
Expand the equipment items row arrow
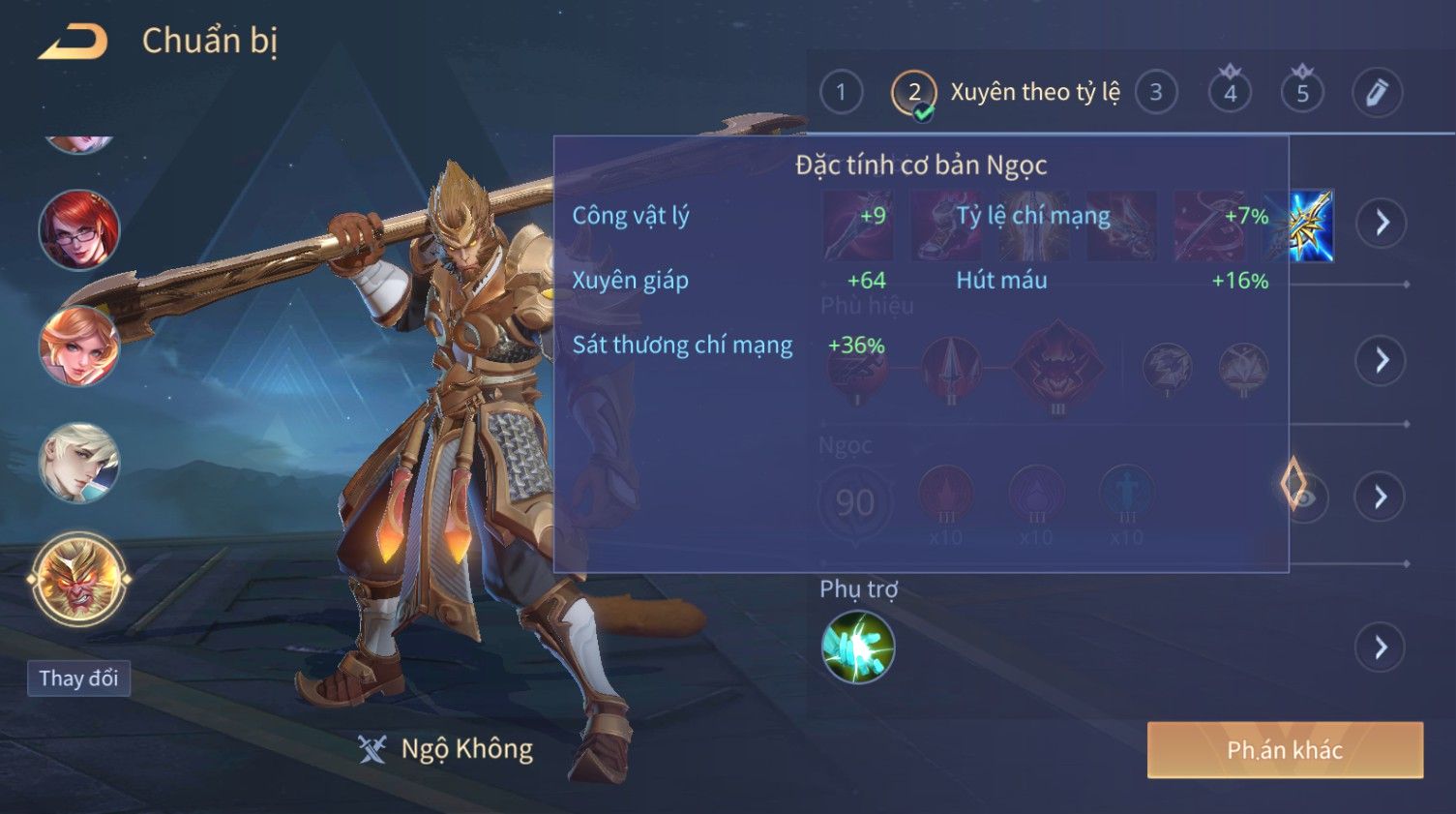click(1381, 224)
